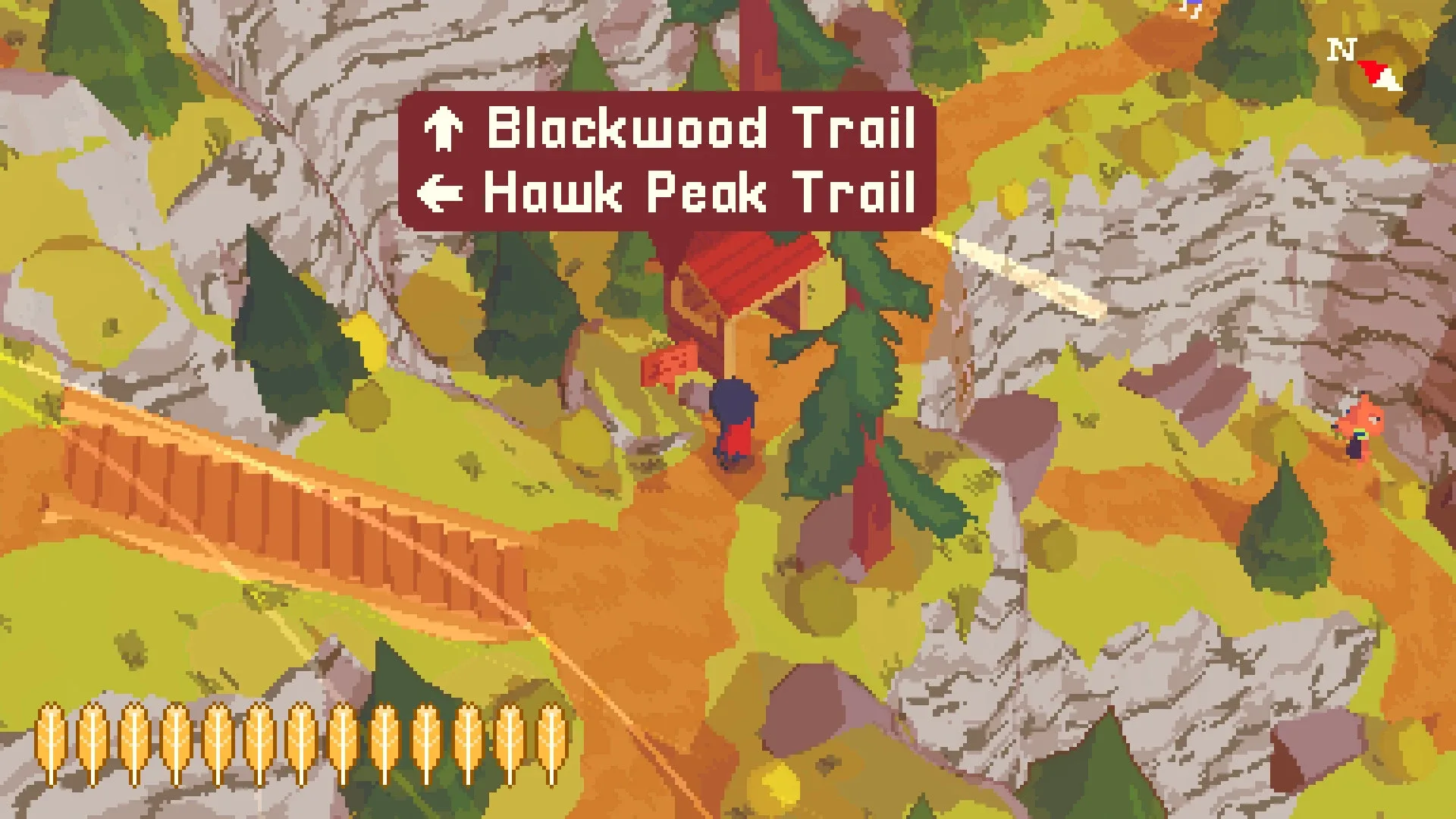Select the left arrow beside Hawk Peak Trail
The width and height of the screenshot is (1456, 819).
tap(441, 192)
